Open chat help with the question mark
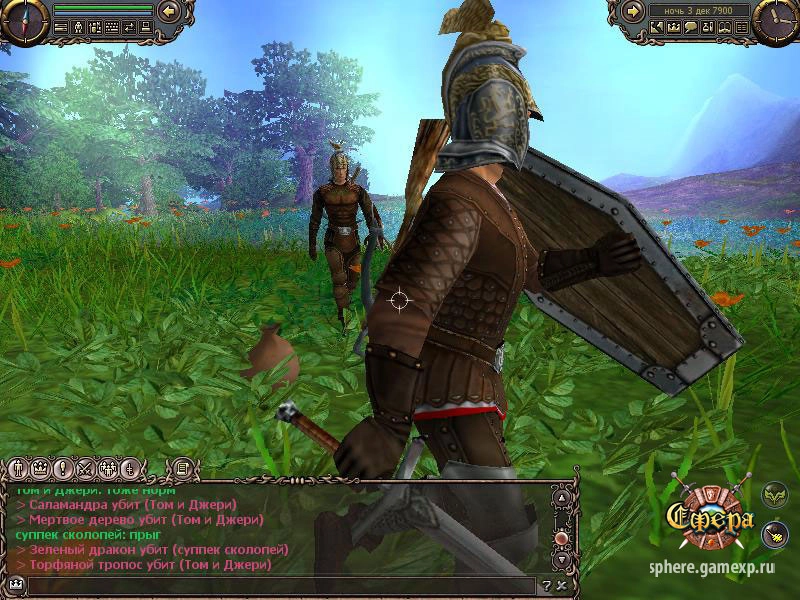This screenshot has height=600, width=800. (x=546, y=585)
